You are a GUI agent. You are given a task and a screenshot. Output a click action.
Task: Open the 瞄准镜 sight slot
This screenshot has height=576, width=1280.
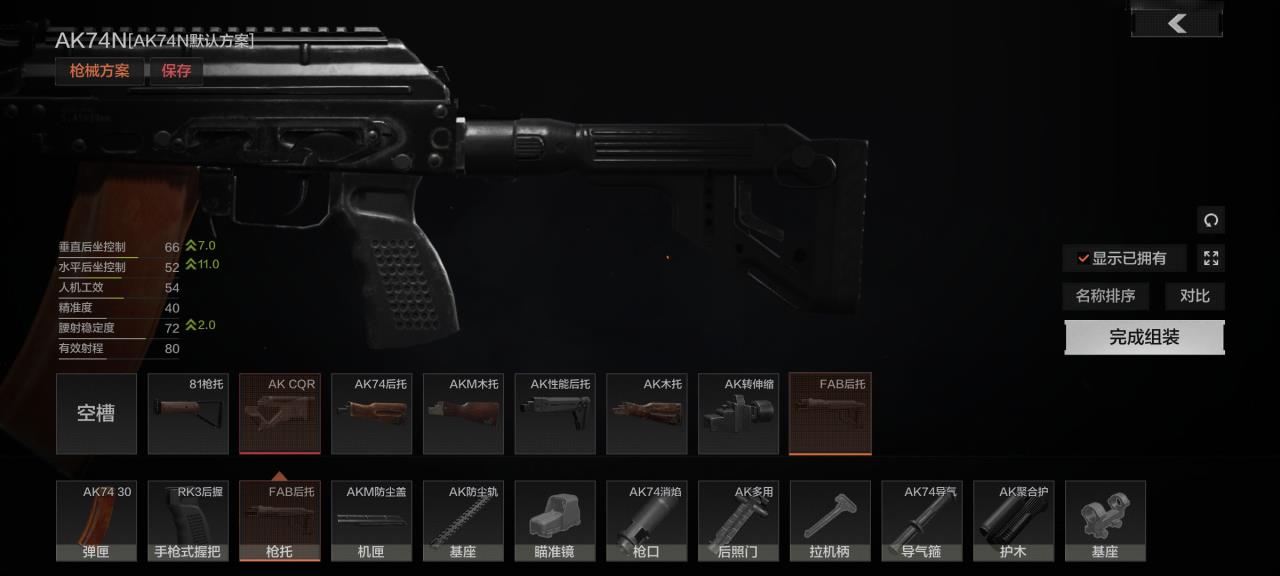[555, 521]
